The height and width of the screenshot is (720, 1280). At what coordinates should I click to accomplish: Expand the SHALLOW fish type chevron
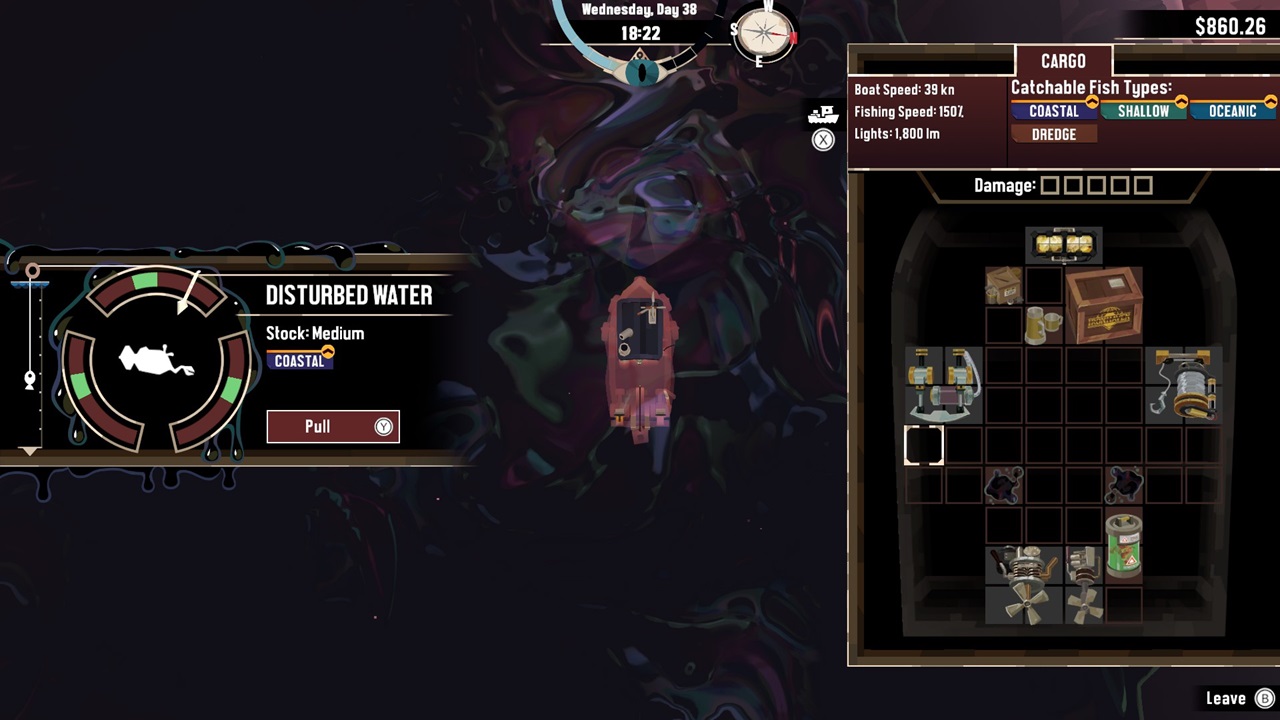1179,105
